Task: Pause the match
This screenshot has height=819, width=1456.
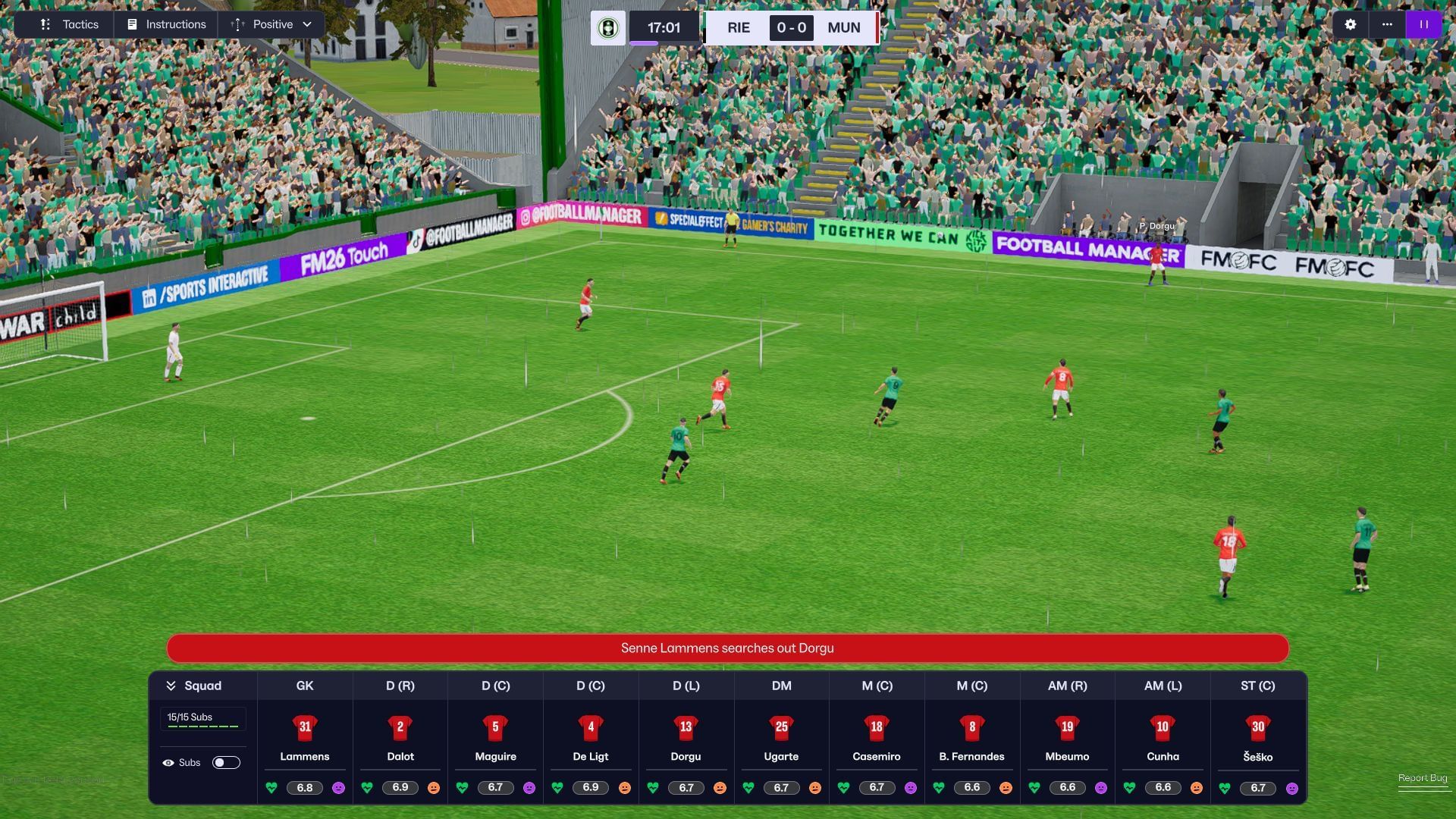Action: (1423, 24)
